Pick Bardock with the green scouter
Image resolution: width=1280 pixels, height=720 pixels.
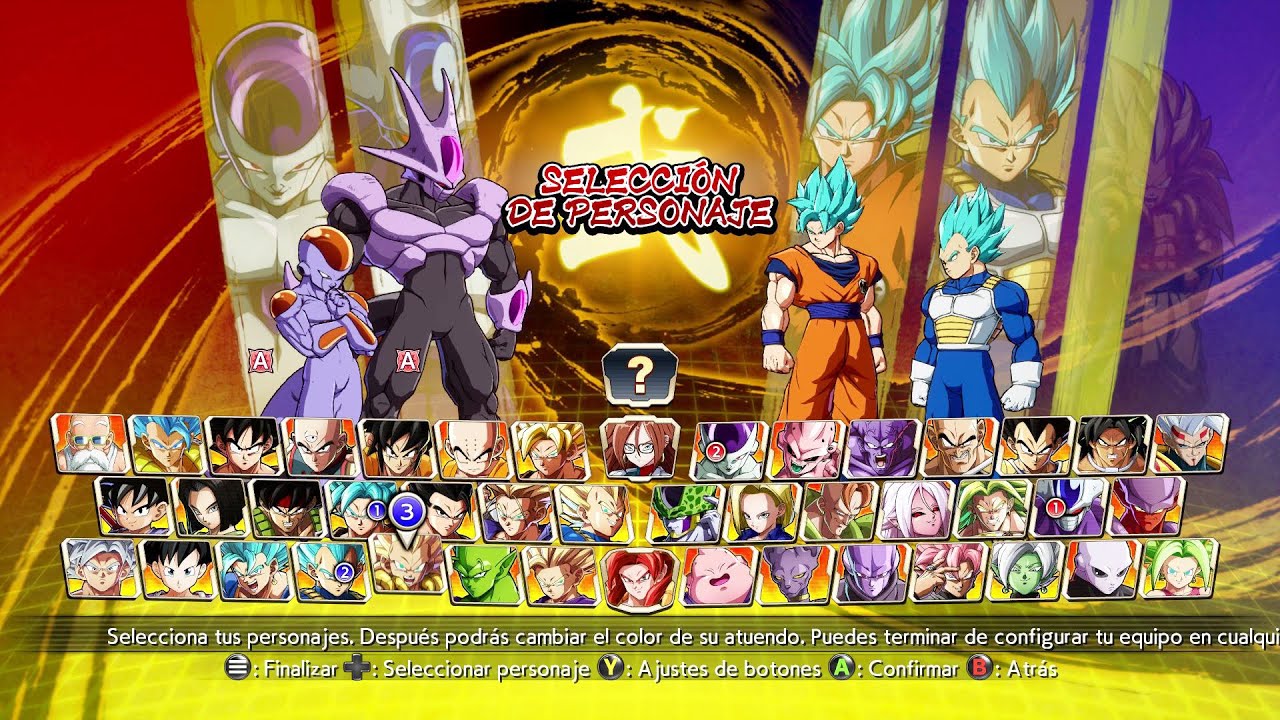(x=287, y=509)
